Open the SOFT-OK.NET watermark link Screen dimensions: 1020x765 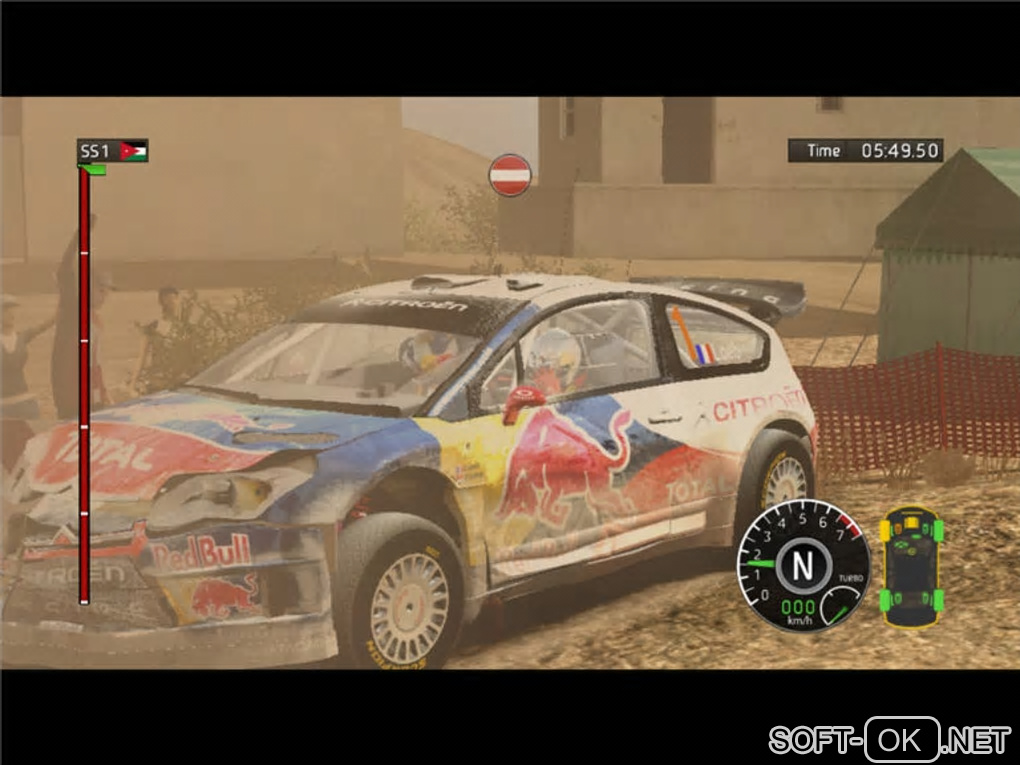point(889,740)
